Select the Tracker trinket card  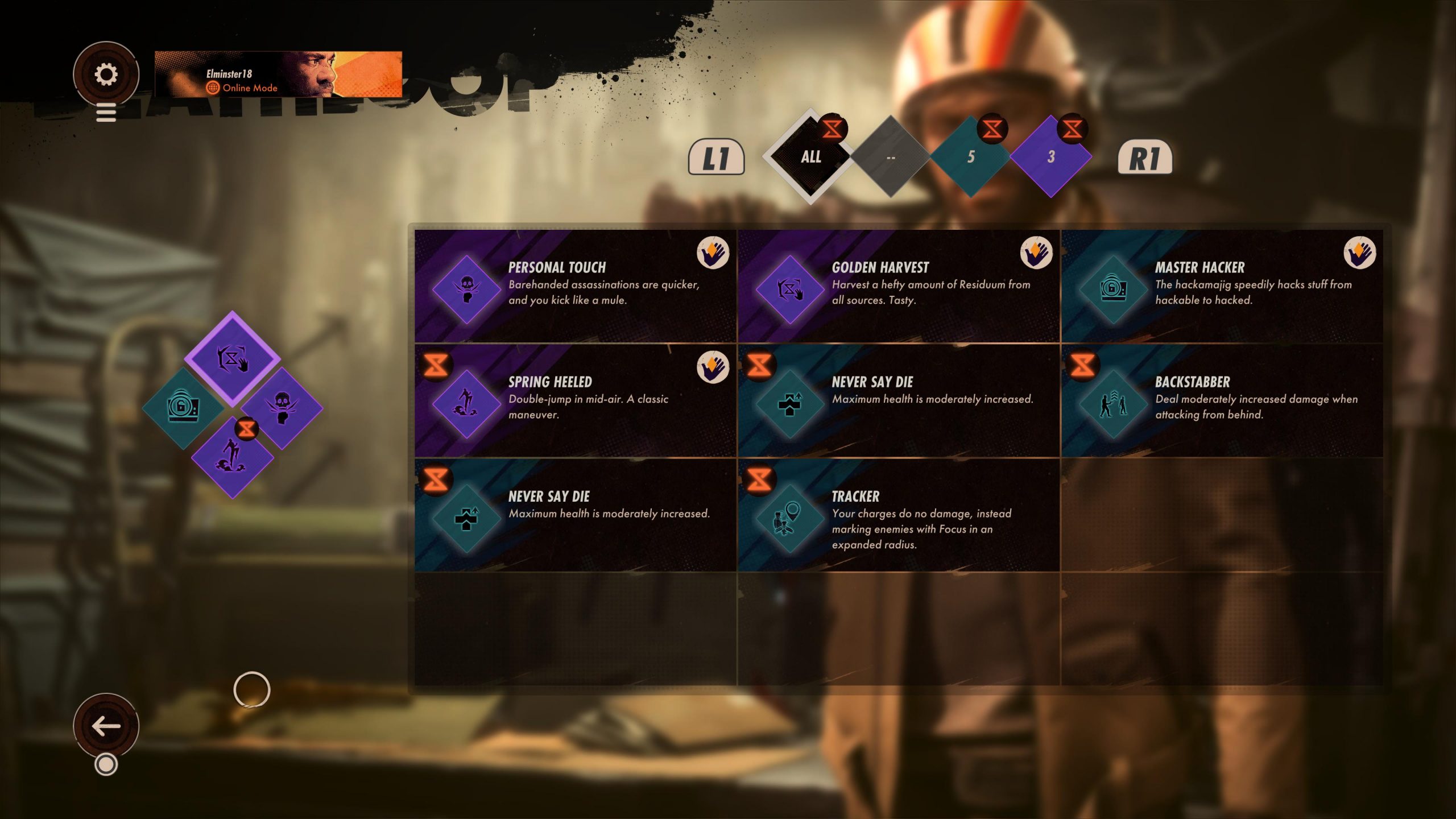pos(899,515)
